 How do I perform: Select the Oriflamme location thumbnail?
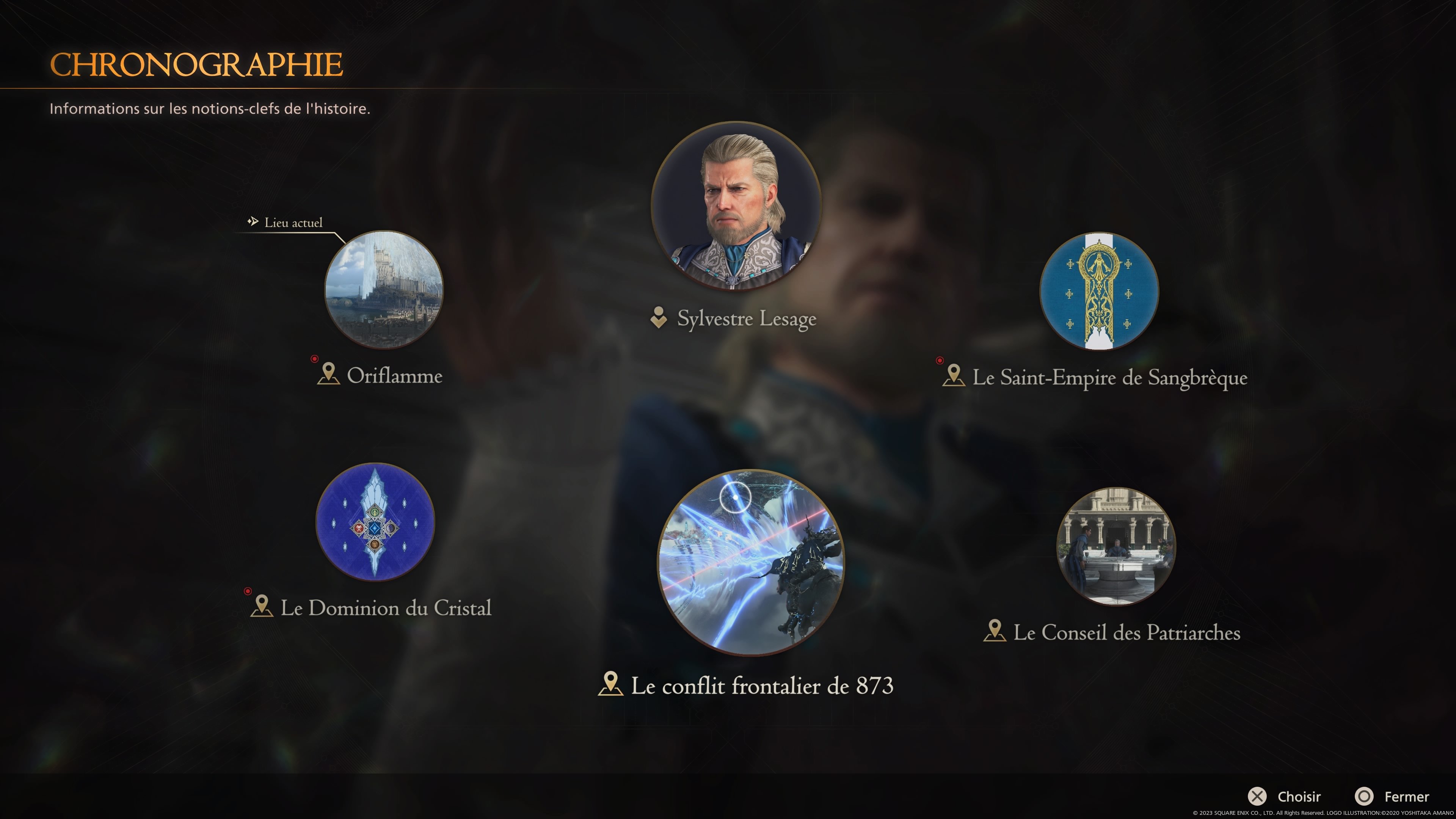(x=384, y=289)
